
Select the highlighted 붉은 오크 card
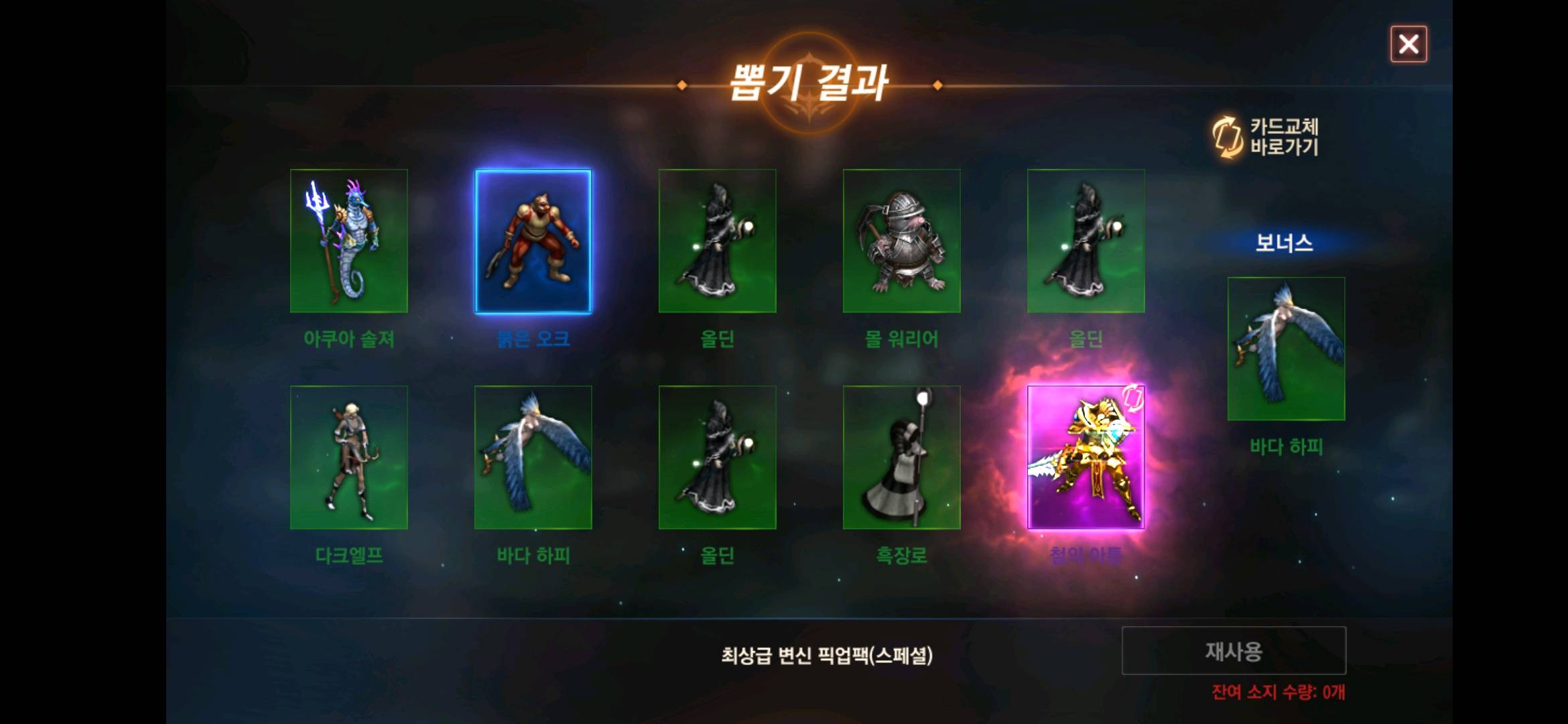[x=533, y=240]
